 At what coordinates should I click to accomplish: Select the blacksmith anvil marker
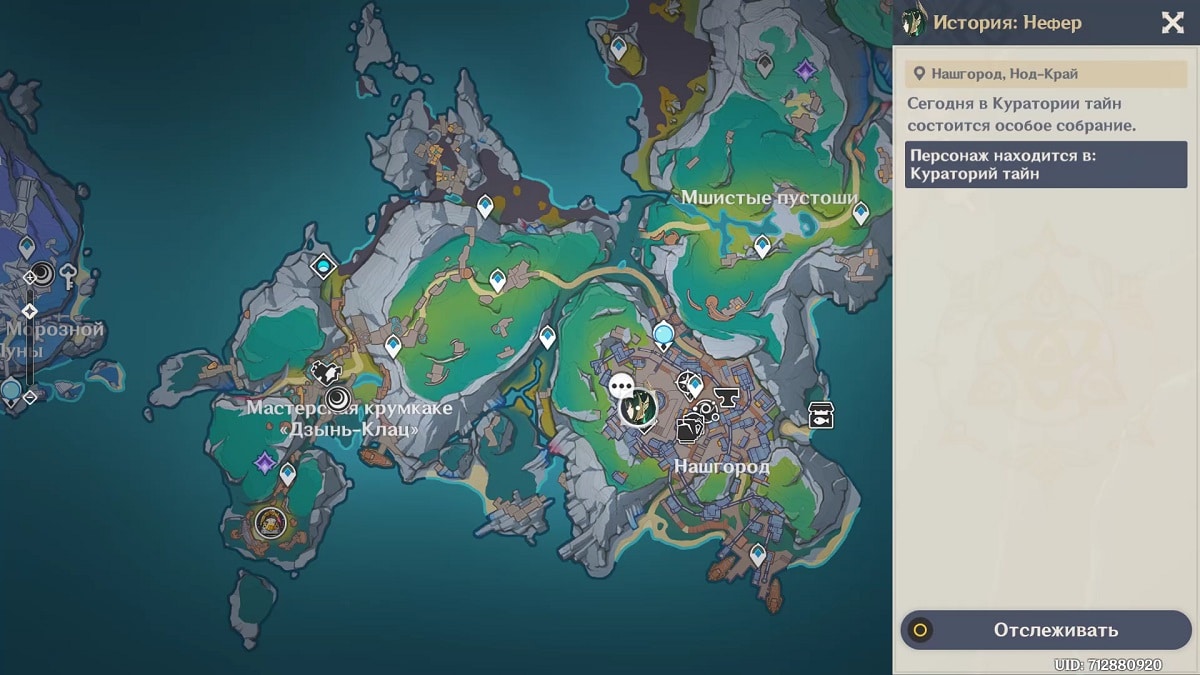pyautogui.click(x=726, y=400)
